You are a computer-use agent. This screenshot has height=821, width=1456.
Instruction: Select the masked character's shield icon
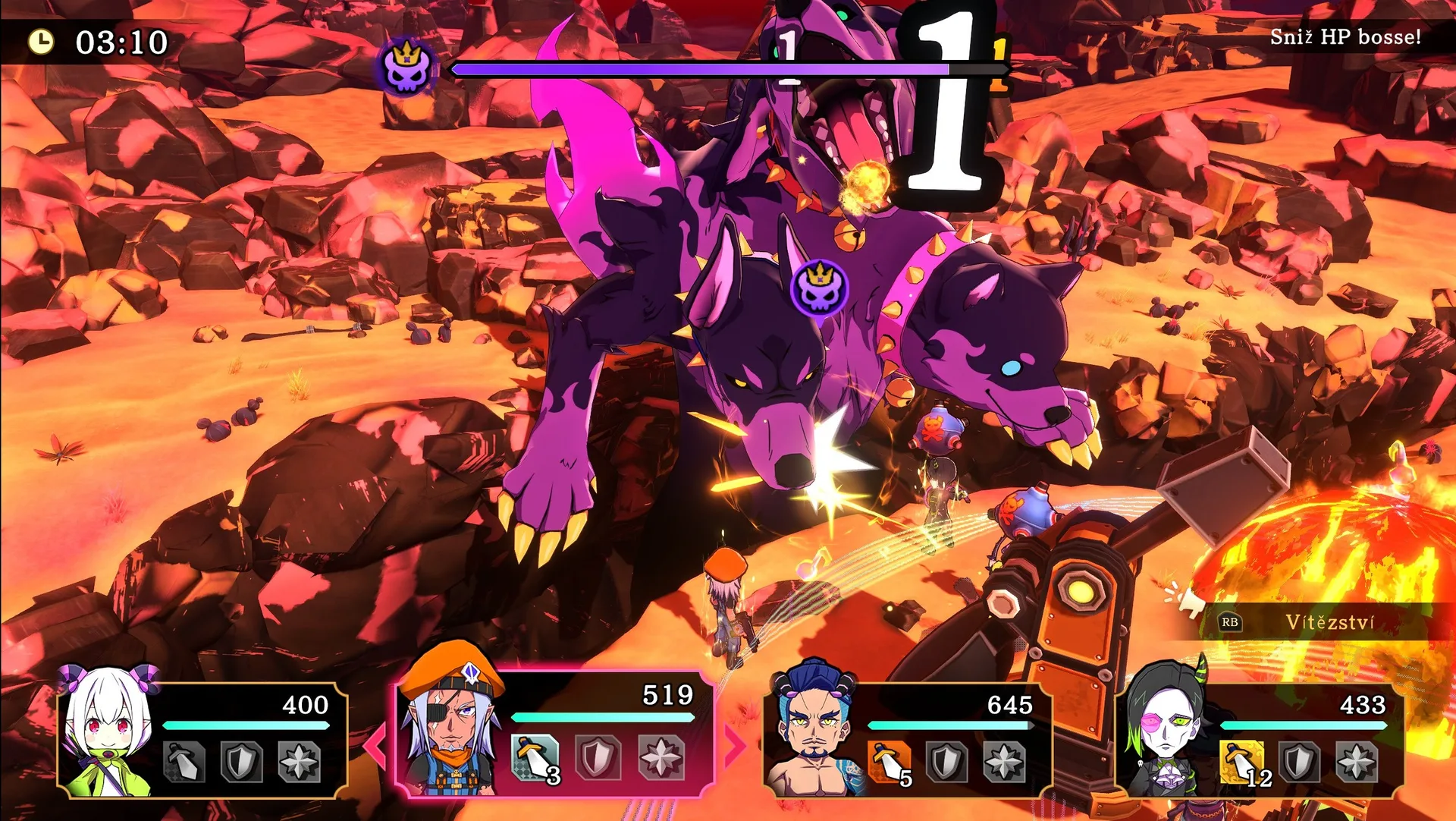point(1300,762)
